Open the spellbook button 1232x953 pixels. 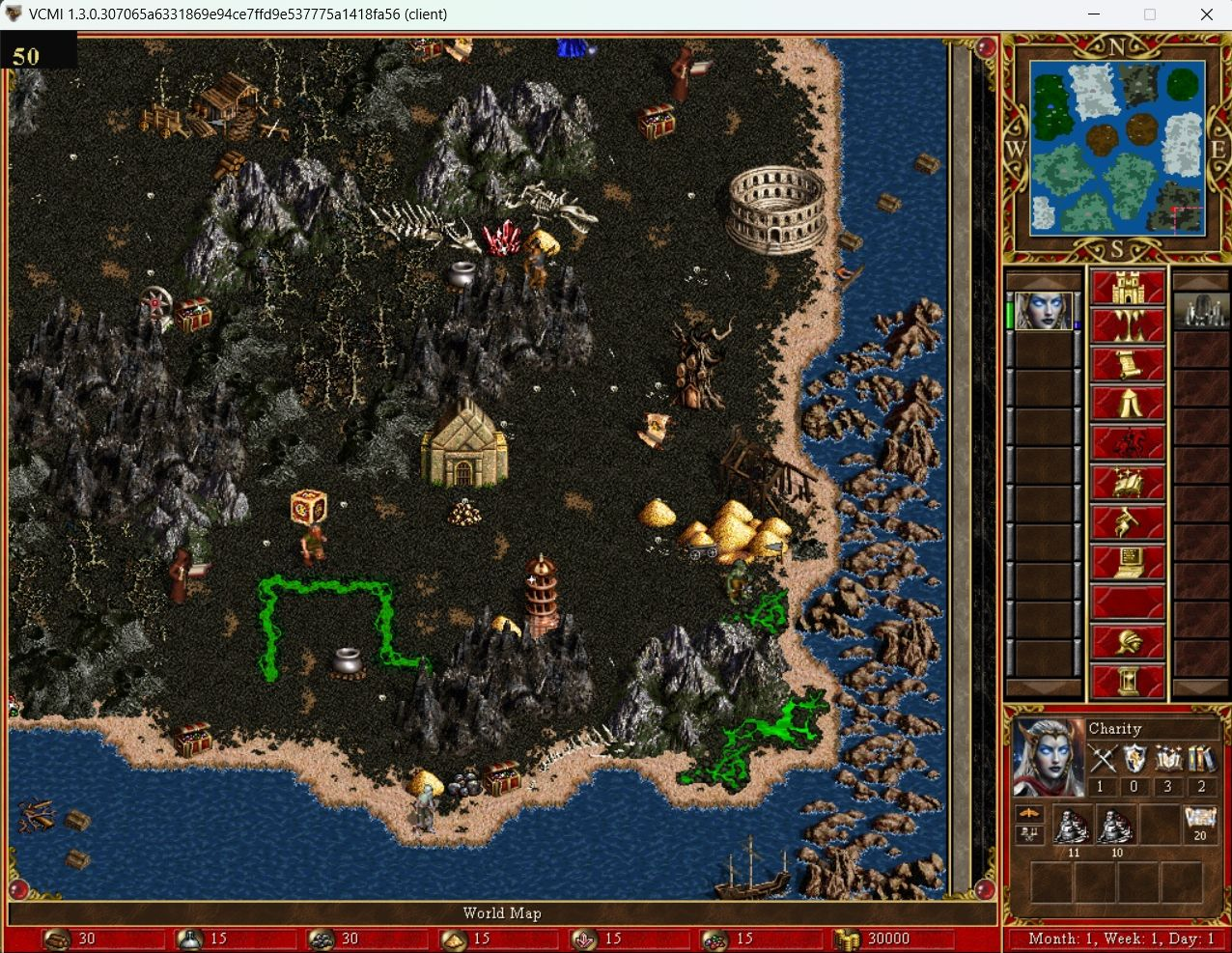[1128, 484]
